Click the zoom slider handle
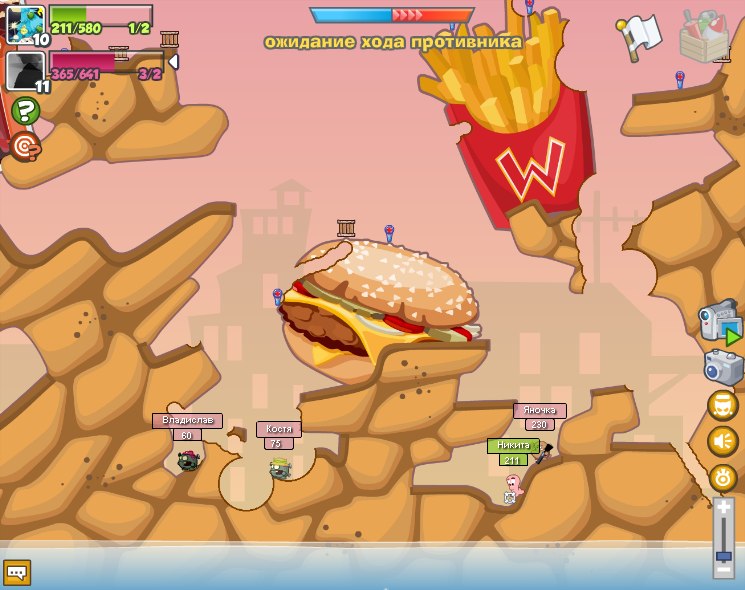Screen dimensions: 745x590 [x=723, y=554]
